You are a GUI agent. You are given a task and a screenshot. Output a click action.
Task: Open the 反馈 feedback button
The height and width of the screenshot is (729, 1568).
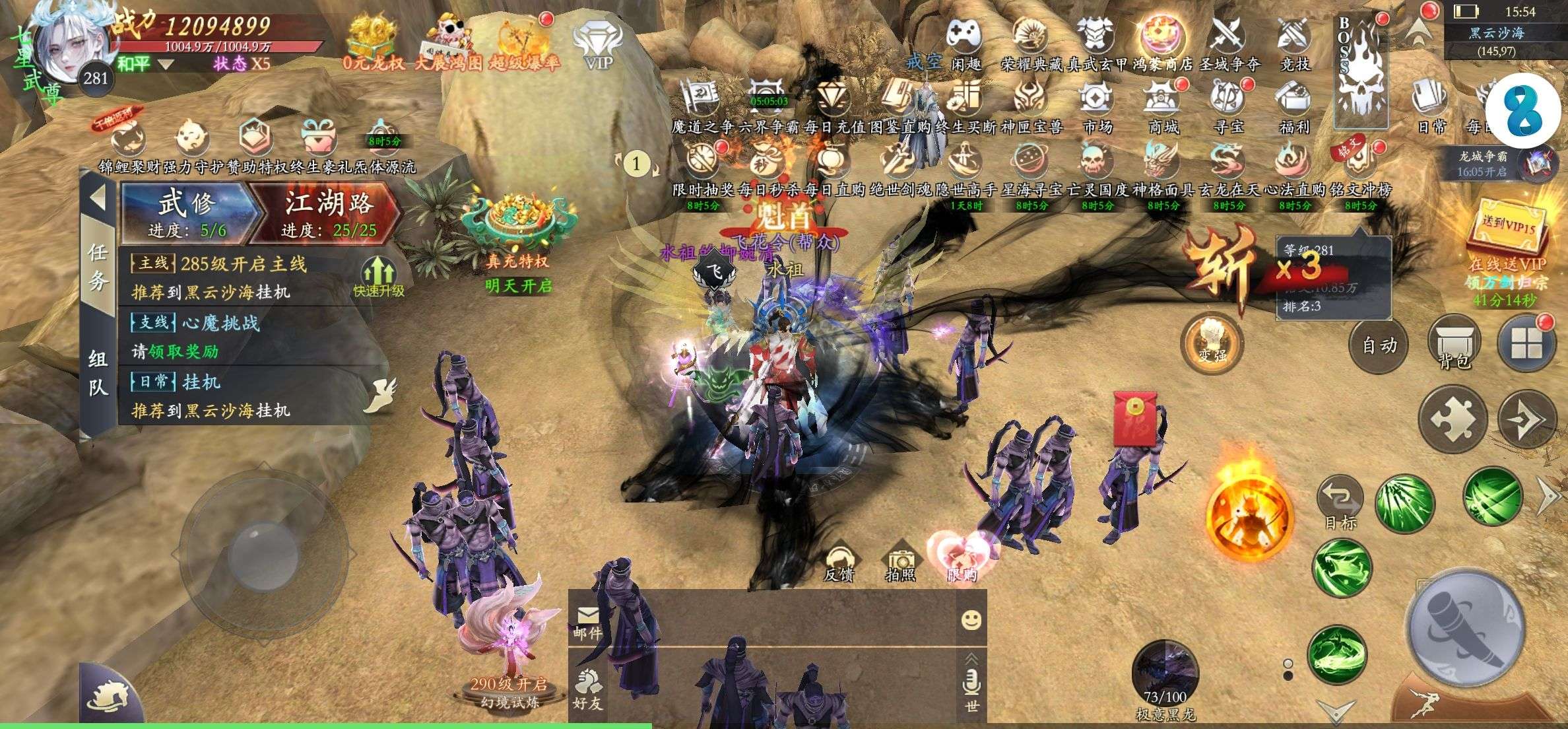pyautogui.click(x=839, y=565)
